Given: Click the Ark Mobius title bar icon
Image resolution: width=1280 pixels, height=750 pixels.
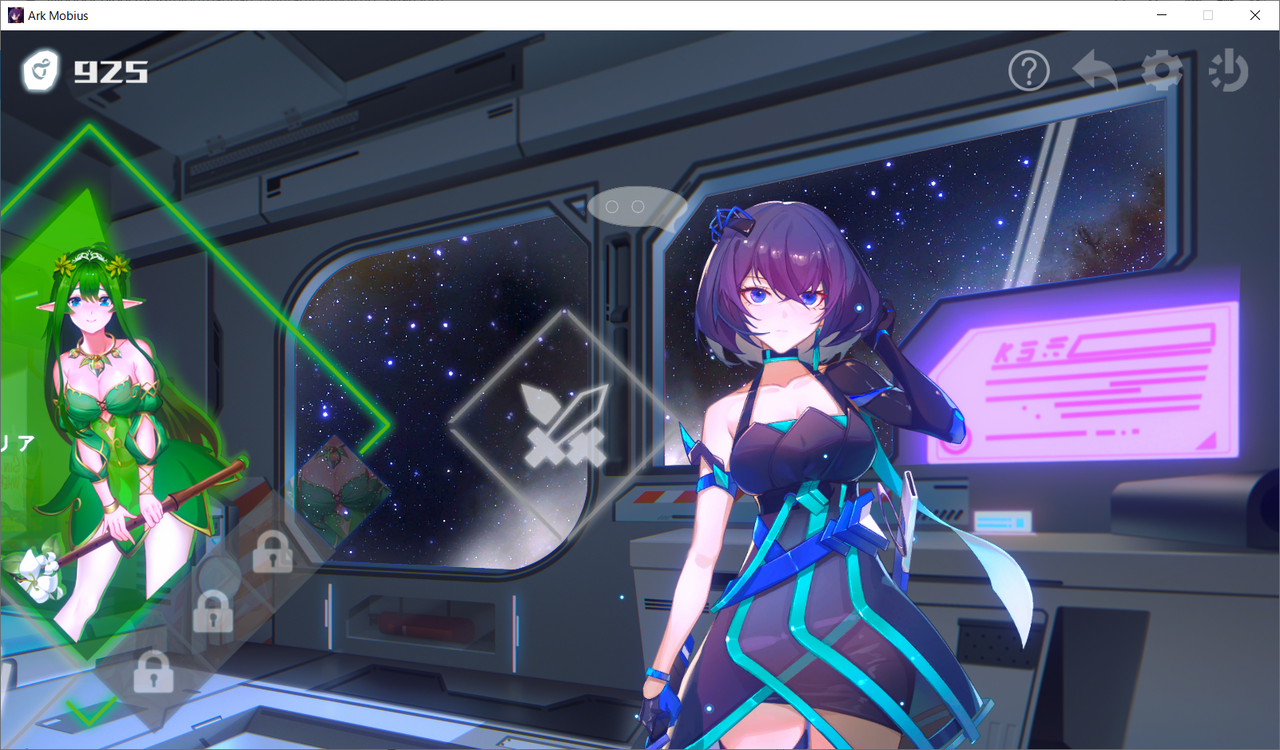Looking at the screenshot, I should tap(14, 15).
